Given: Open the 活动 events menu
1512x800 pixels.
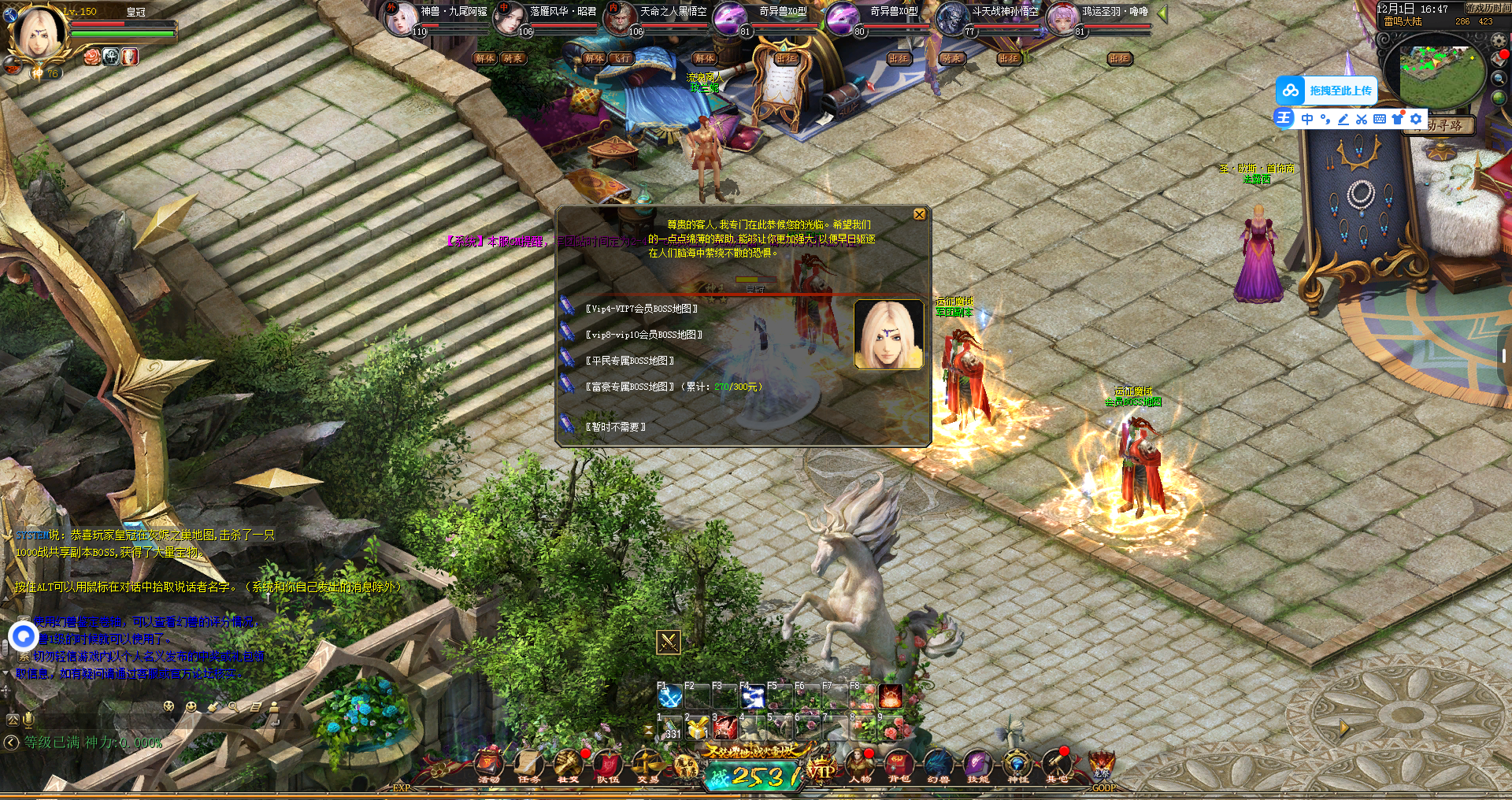Looking at the screenshot, I should [489, 765].
